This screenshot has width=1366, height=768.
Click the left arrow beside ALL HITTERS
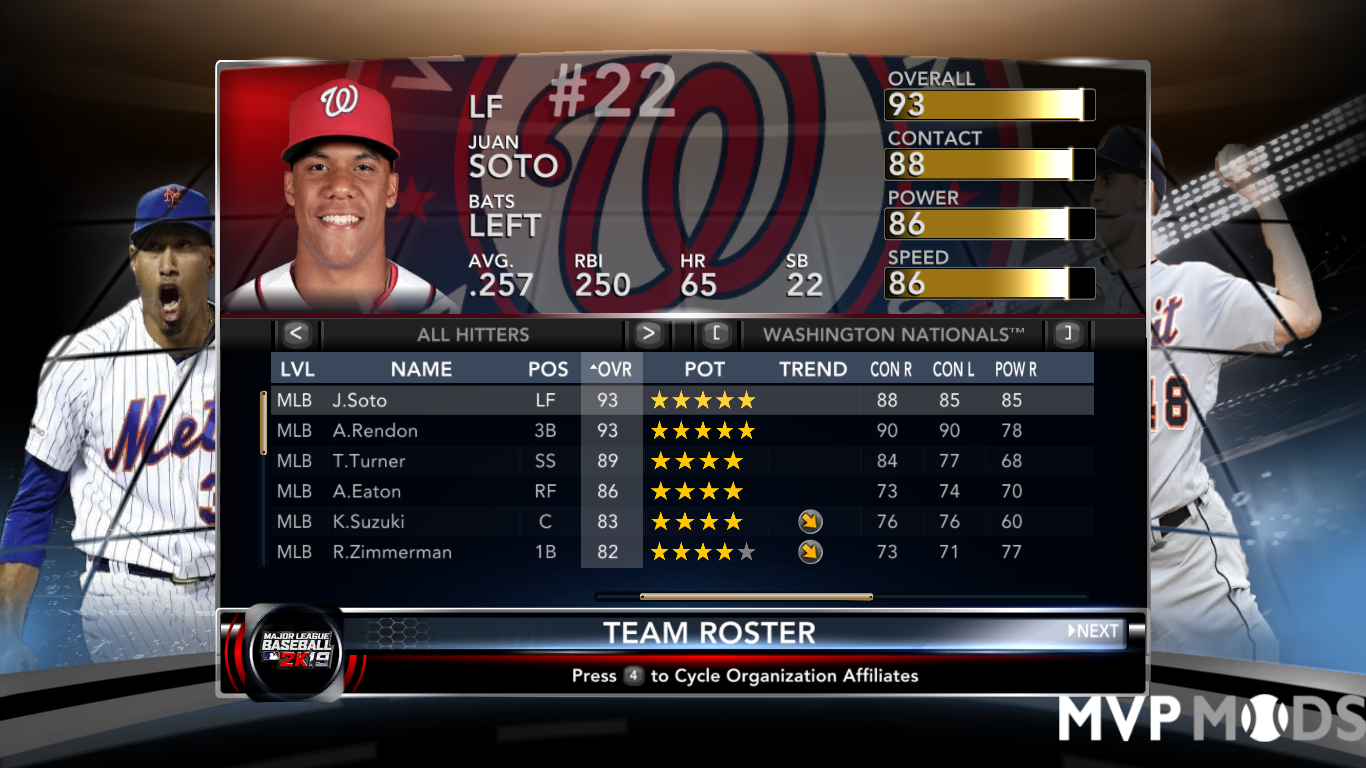297,334
